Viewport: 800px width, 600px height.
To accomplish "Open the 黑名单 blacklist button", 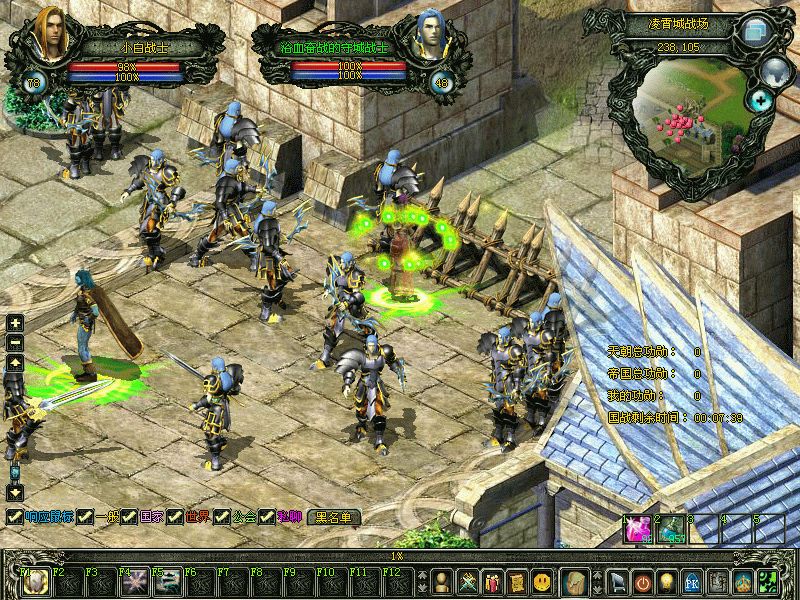I will click(335, 517).
